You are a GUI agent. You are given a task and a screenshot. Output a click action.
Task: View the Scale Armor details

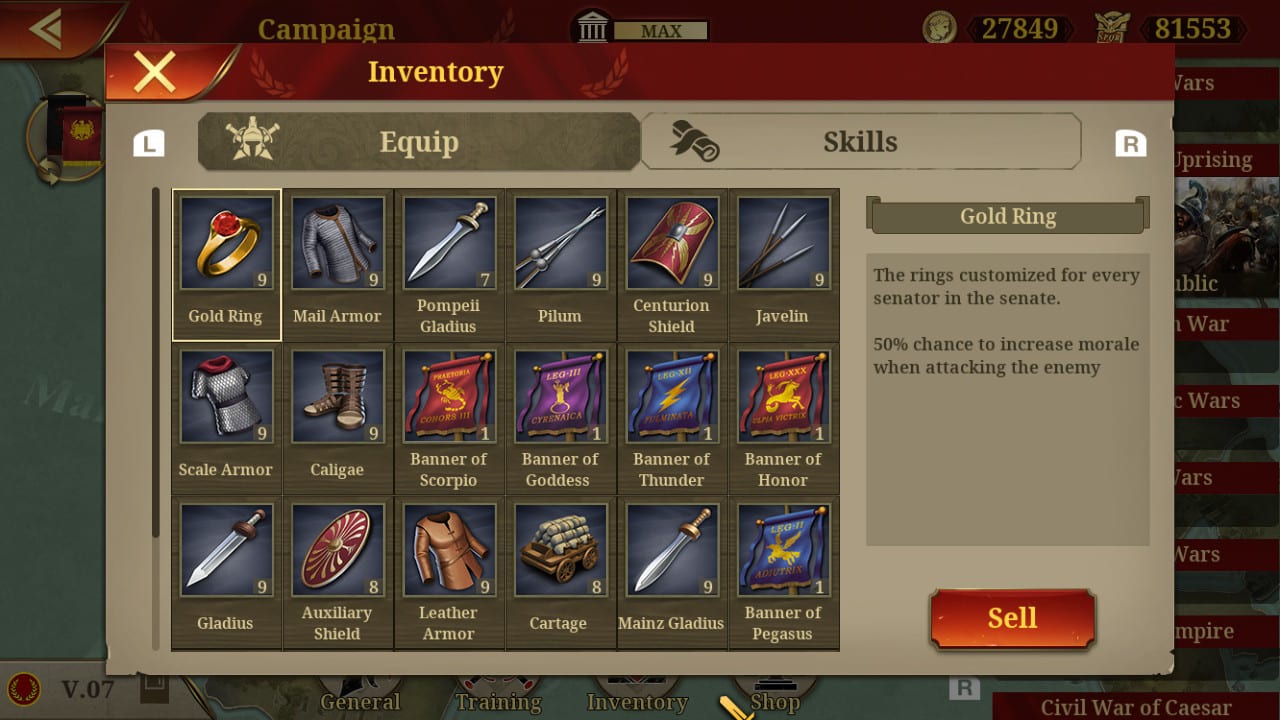[226, 397]
